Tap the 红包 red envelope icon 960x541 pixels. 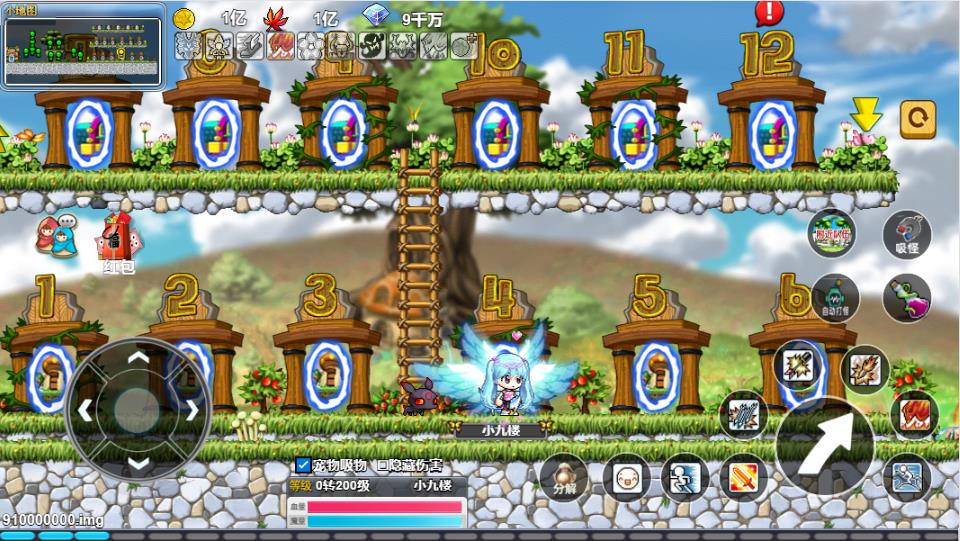tap(117, 241)
